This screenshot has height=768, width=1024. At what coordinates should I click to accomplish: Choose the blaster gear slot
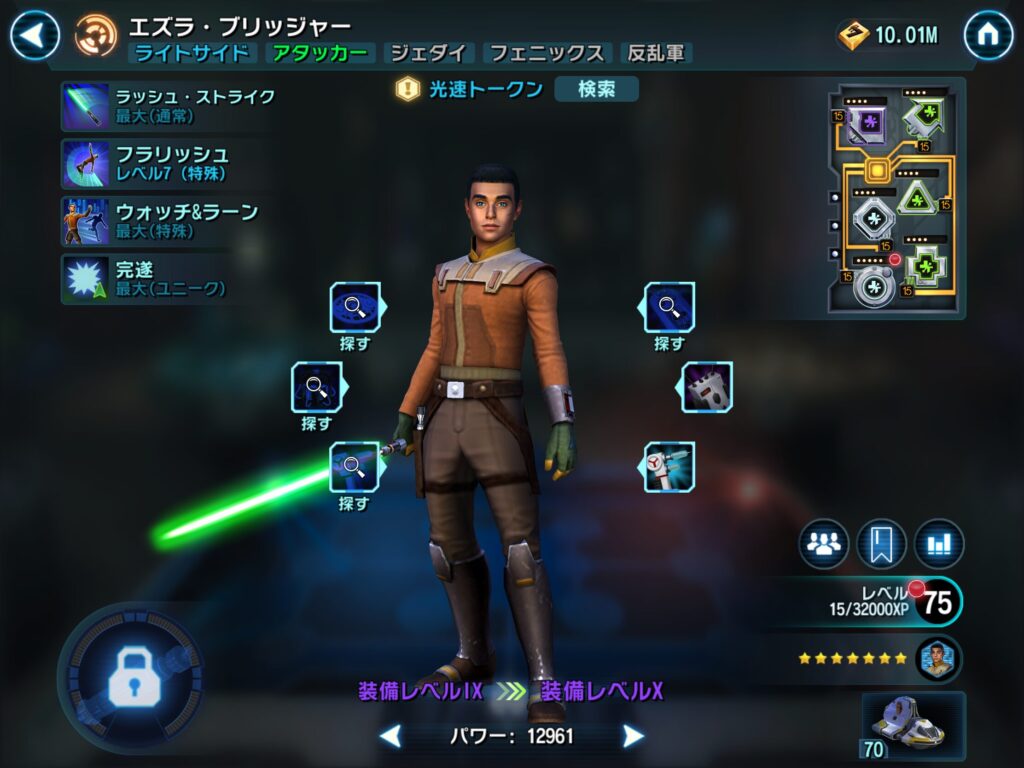coord(670,466)
